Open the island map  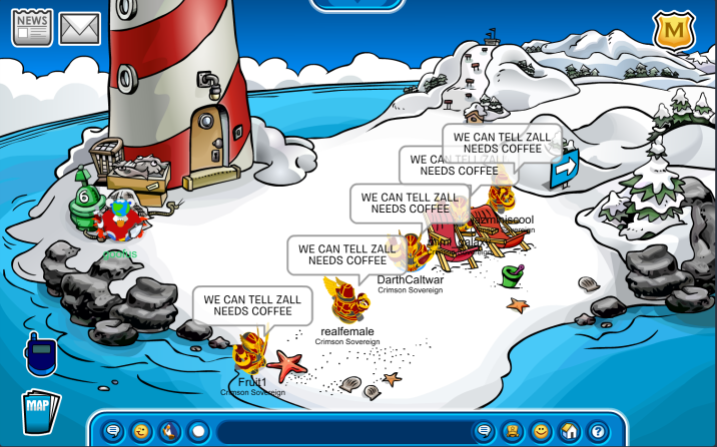[39, 408]
